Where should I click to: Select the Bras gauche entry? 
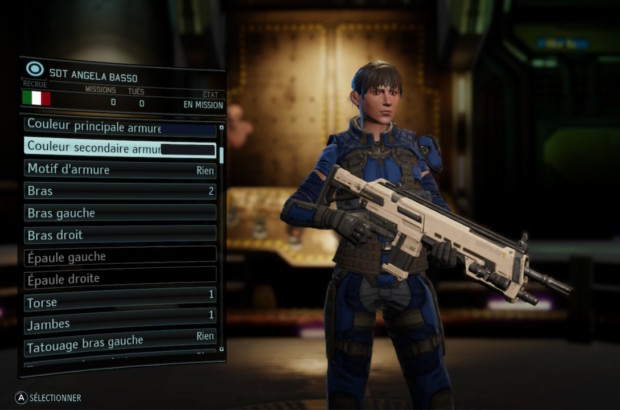pos(120,212)
